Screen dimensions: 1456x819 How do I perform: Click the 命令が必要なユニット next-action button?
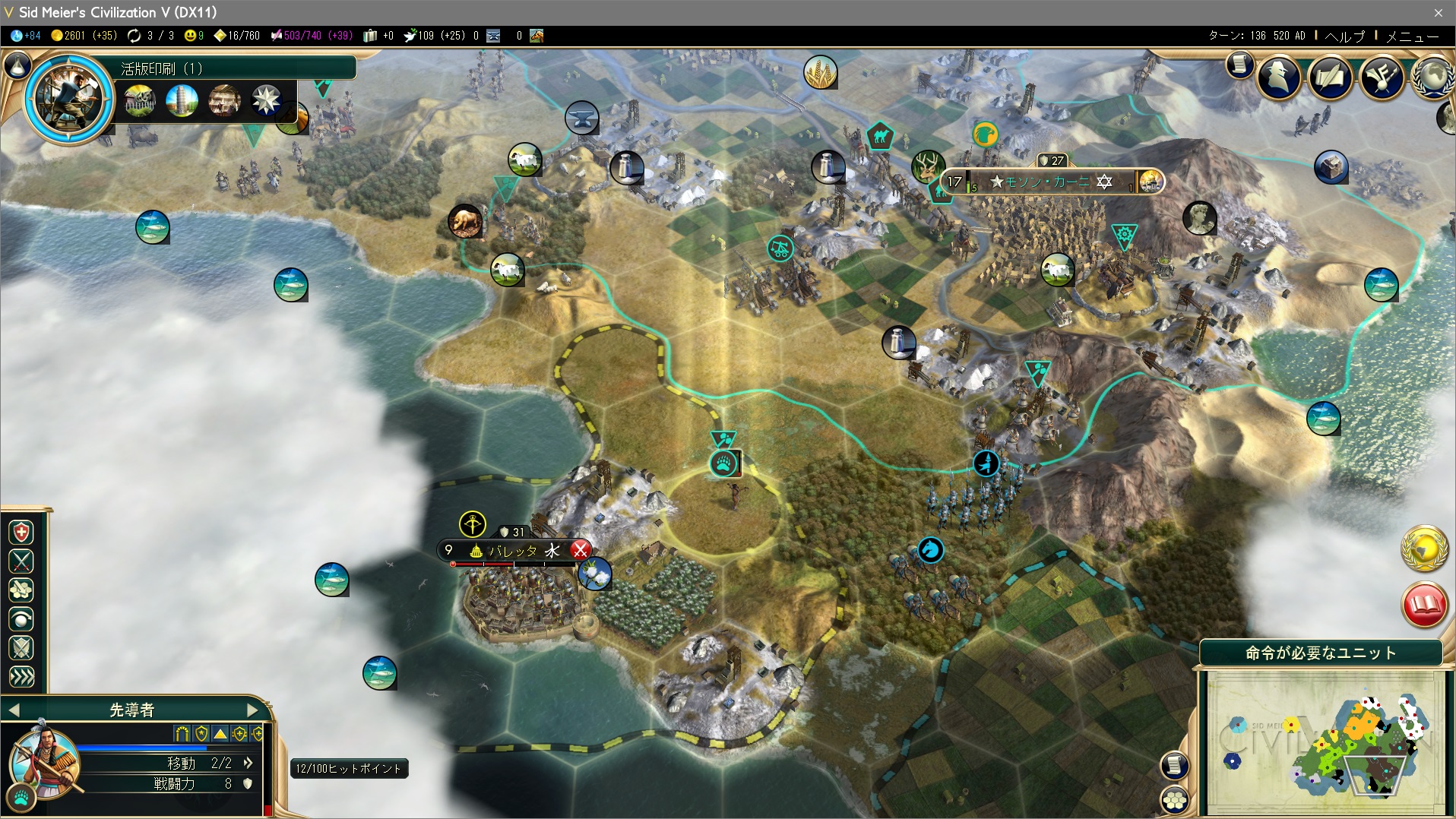[x=1321, y=653]
